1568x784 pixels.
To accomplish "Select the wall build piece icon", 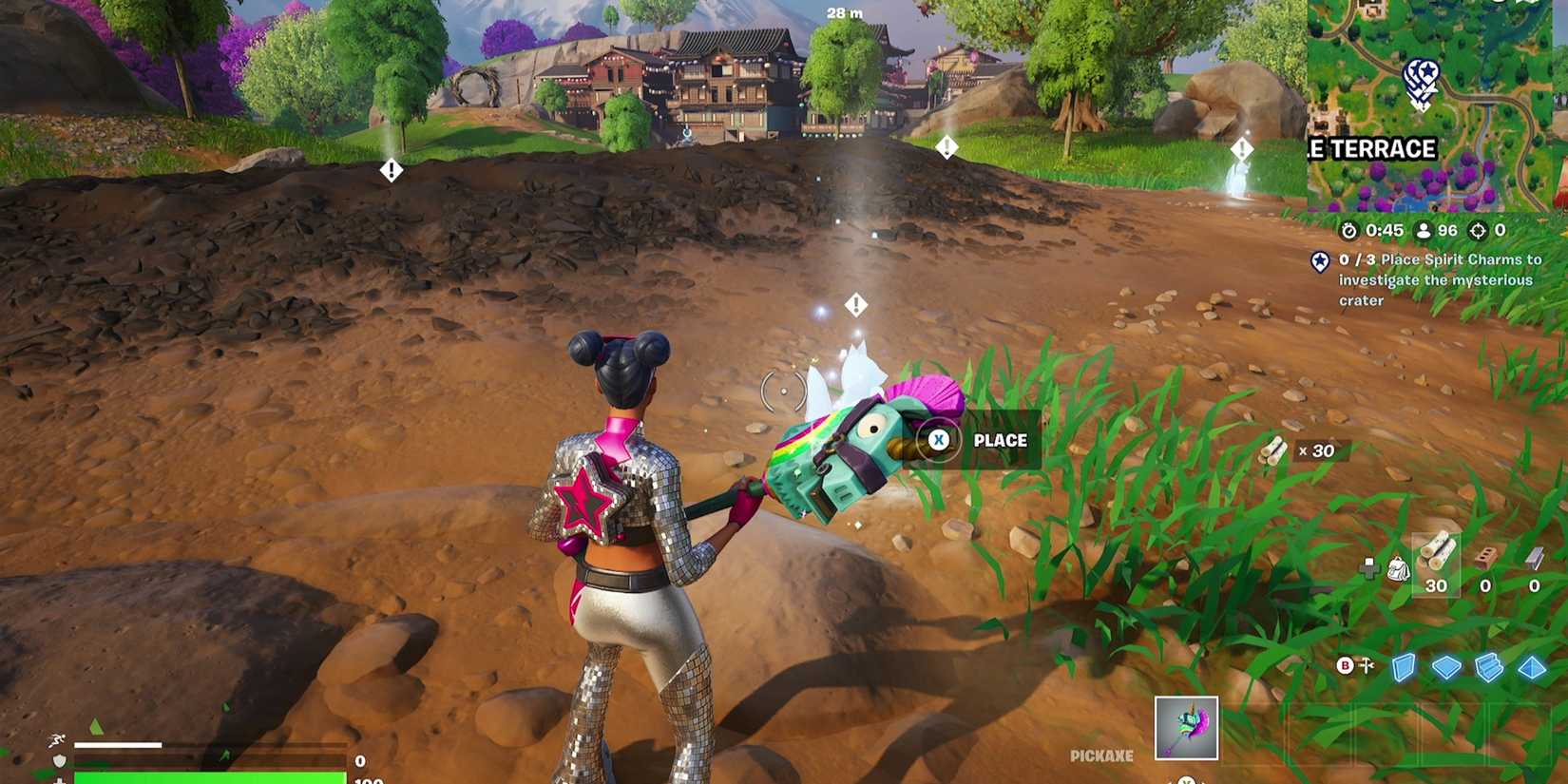I will [1404, 667].
